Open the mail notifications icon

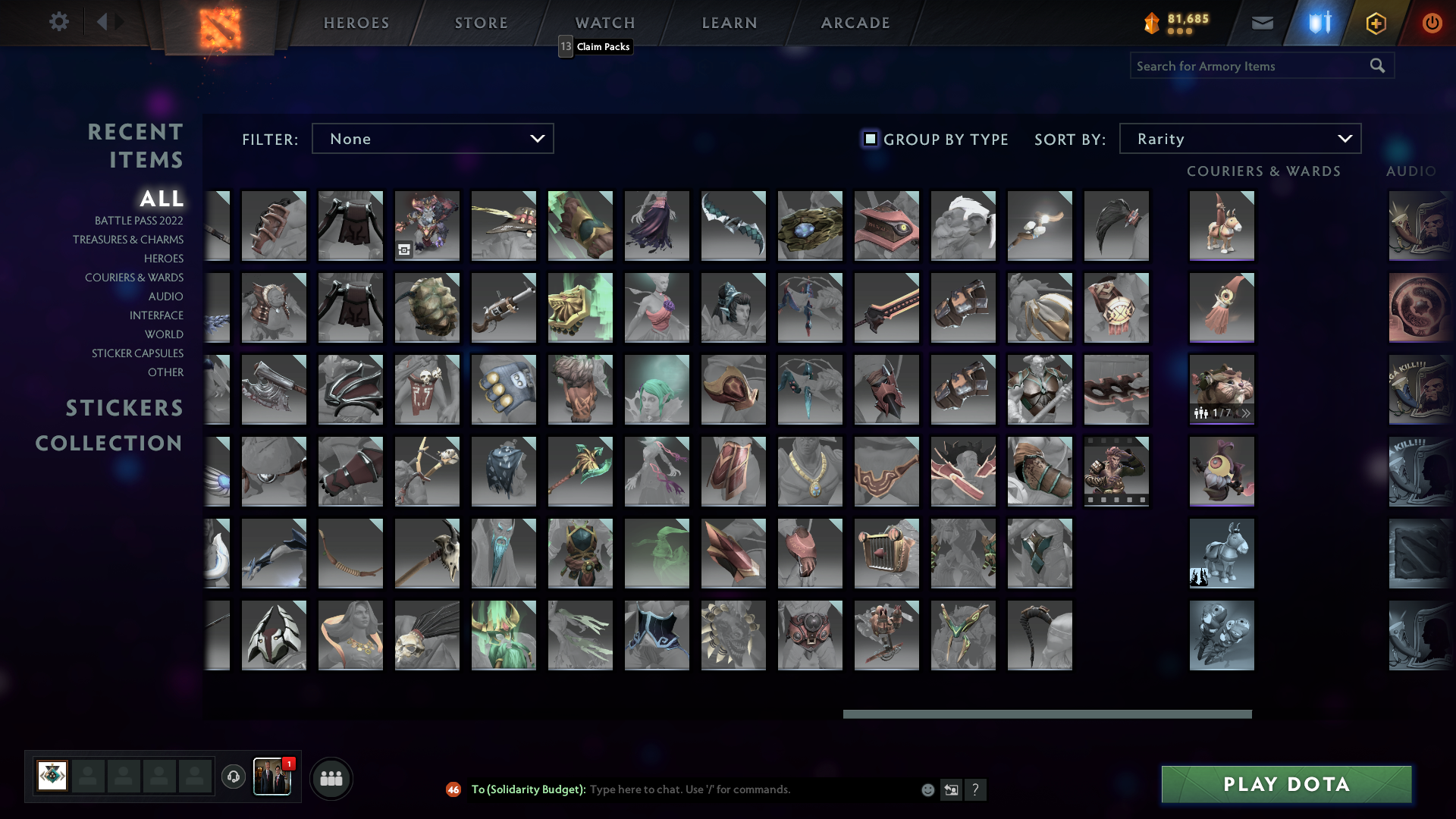coord(1262,23)
